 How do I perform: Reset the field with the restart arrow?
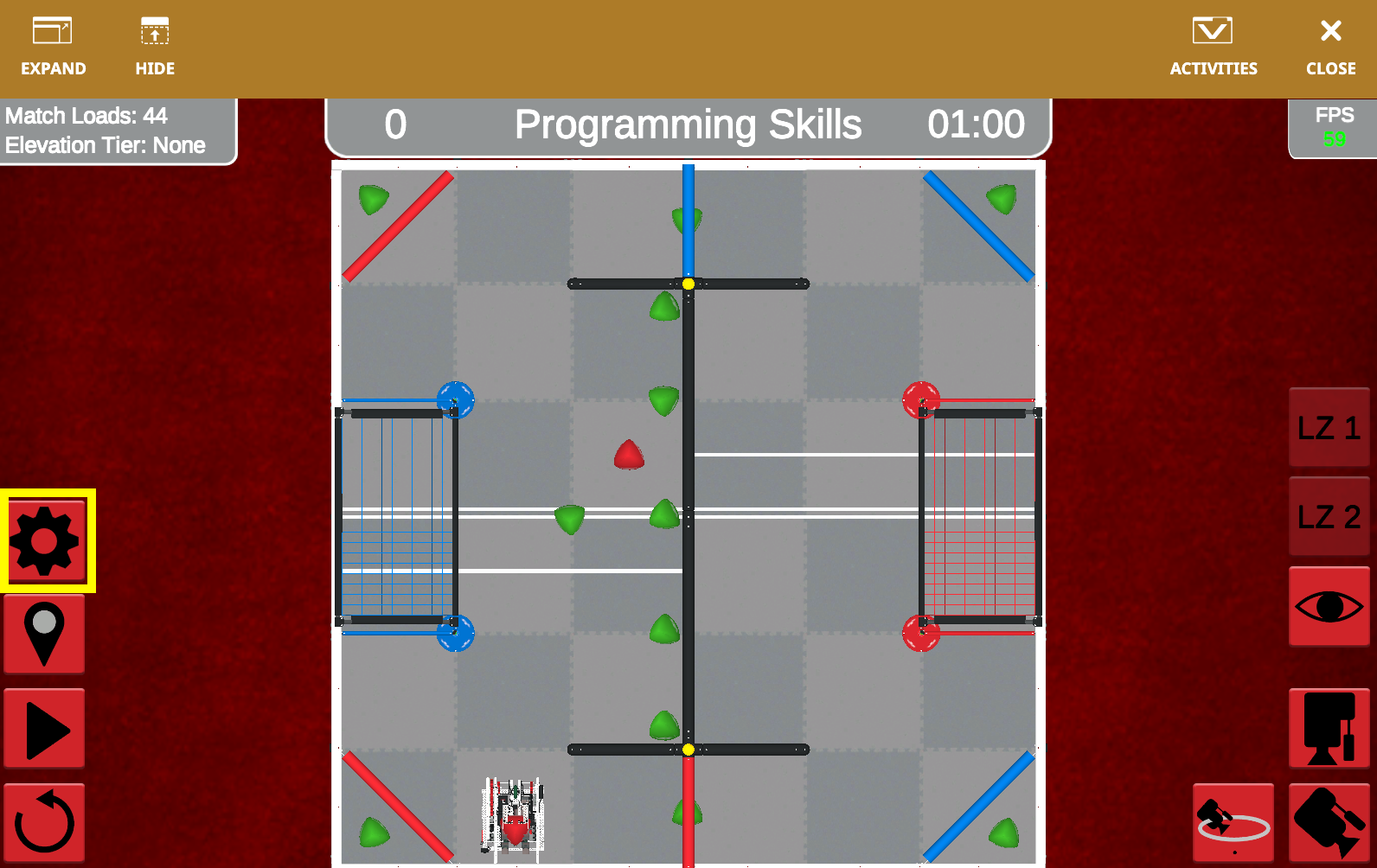pos(44,821)
